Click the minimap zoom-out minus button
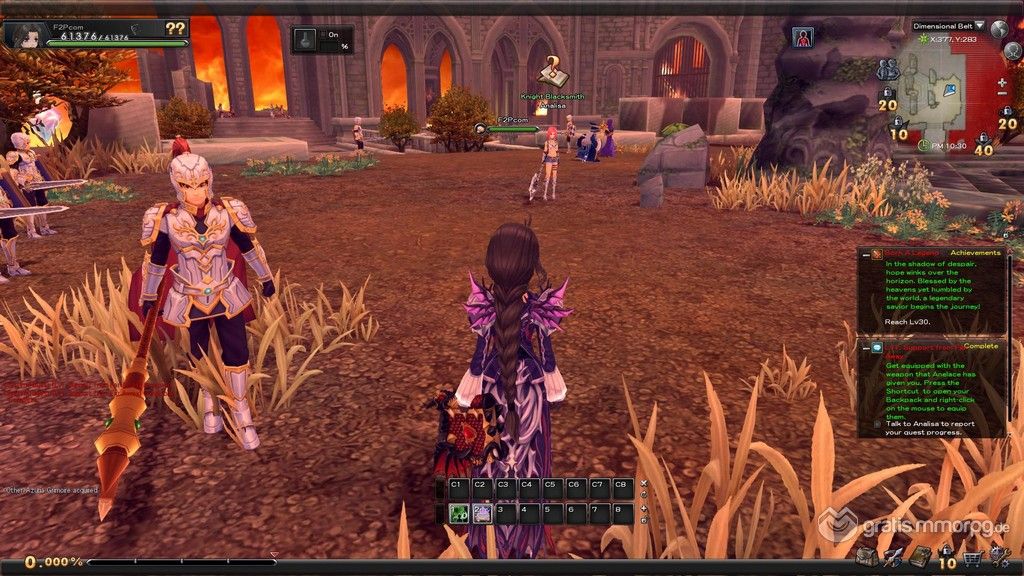The image size is (1024, 576). coord(1002,94)
